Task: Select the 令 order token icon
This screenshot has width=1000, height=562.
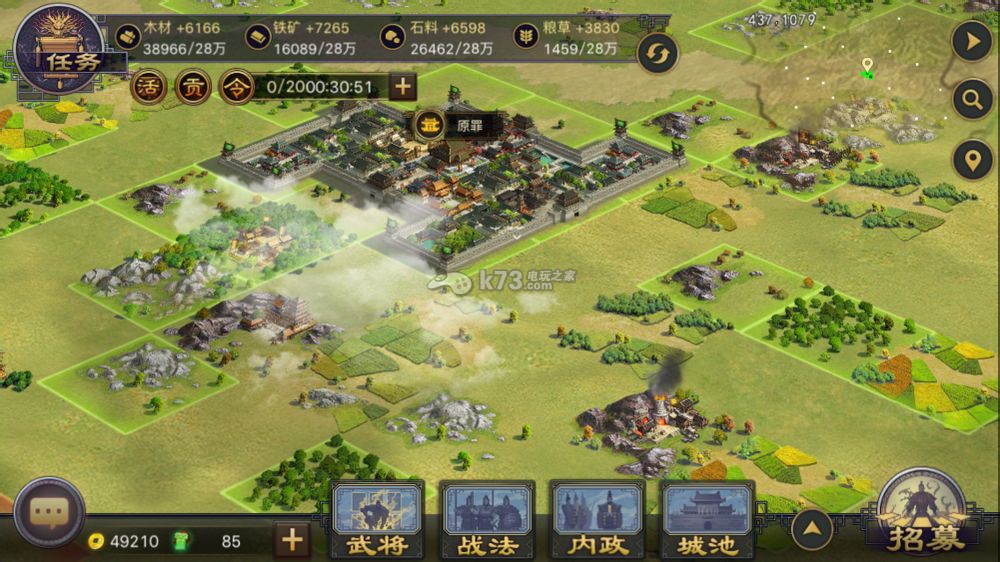Action: (x=236, y=87)
